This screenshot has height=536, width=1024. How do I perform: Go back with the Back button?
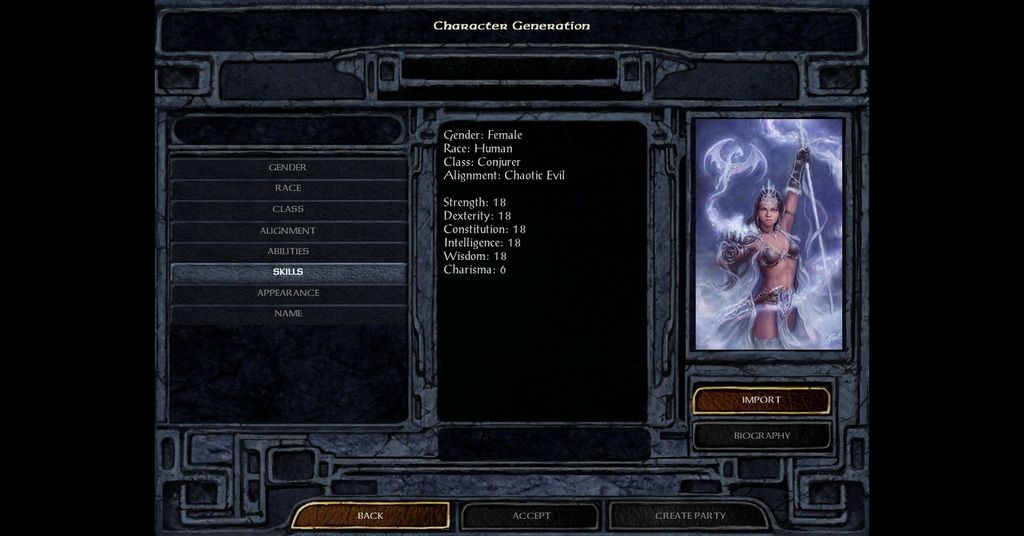point(370,516)
